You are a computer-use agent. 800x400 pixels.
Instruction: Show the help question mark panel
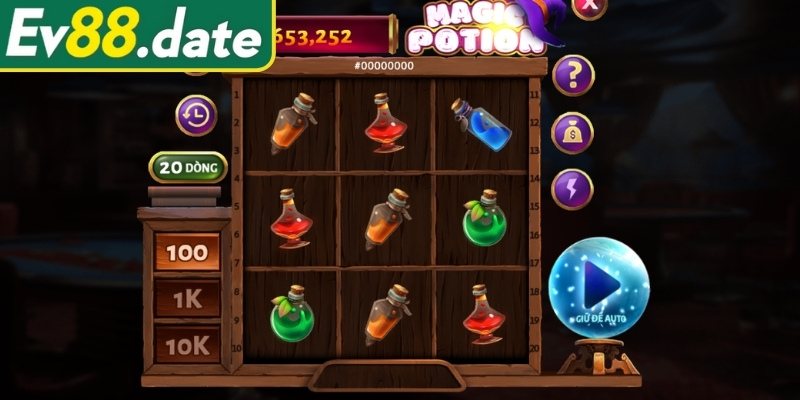pos(573,74)
